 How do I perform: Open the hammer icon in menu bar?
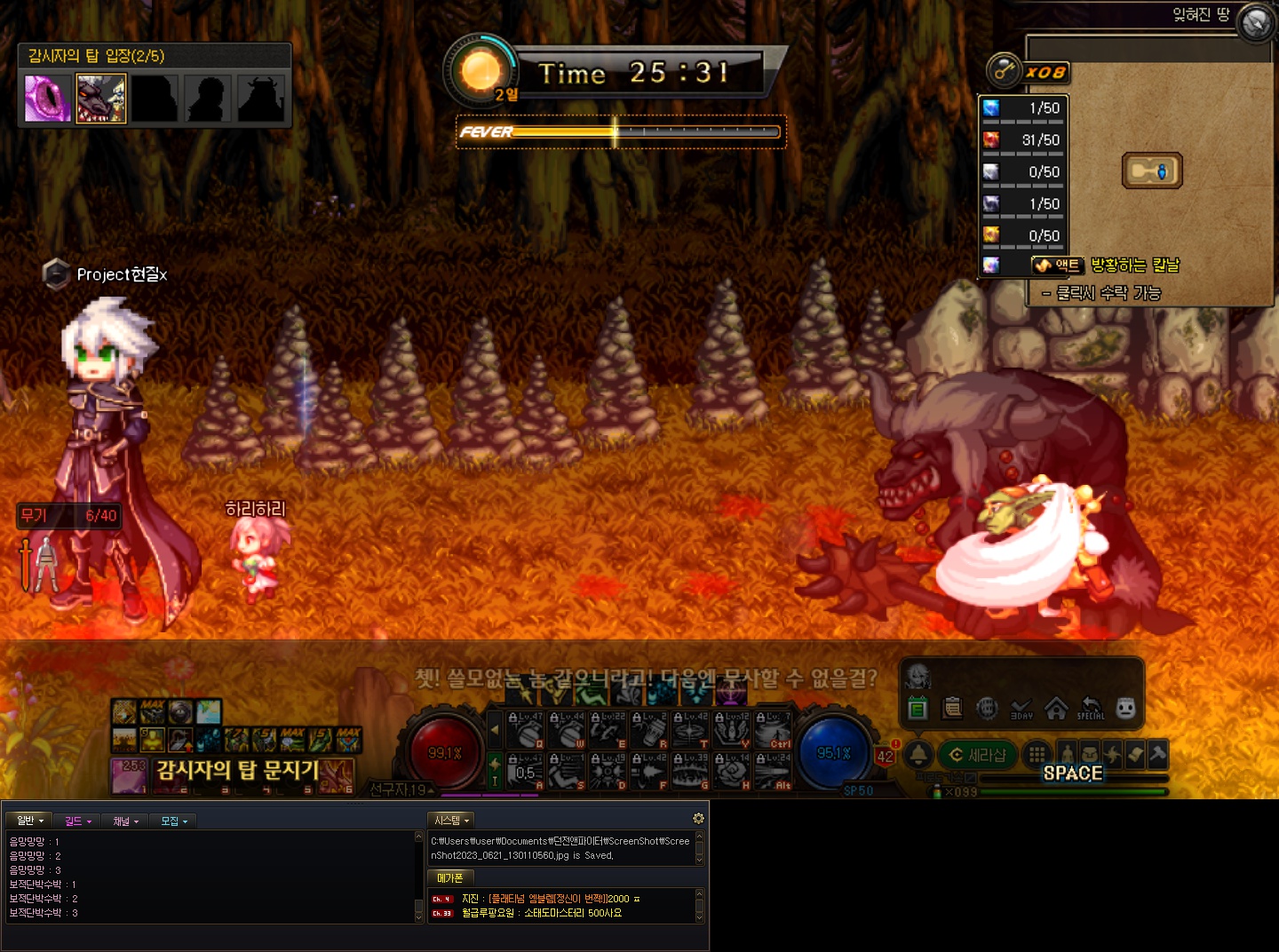click(x=1156, y=755)
